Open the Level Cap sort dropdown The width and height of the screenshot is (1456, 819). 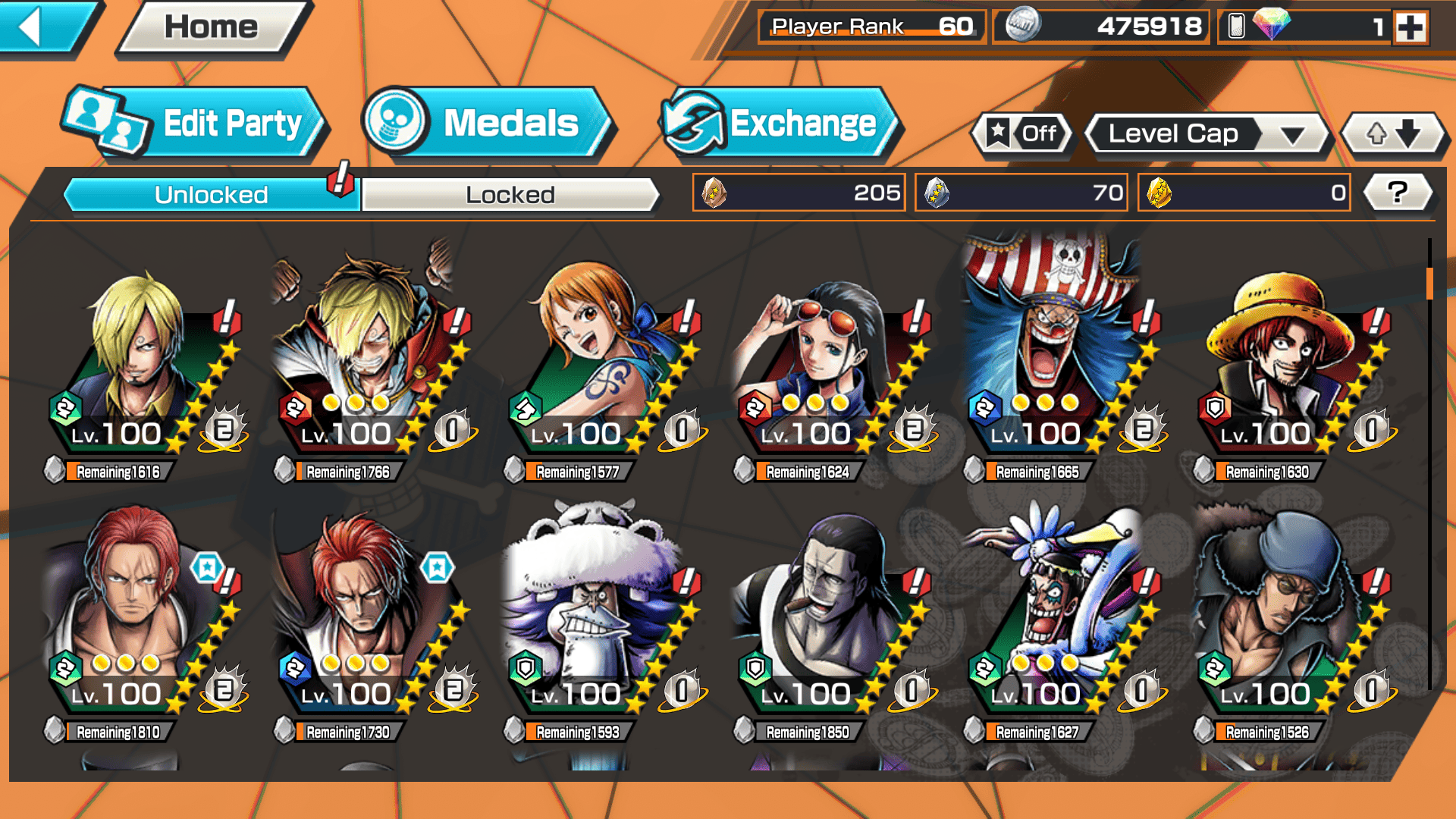point(1206,134)
